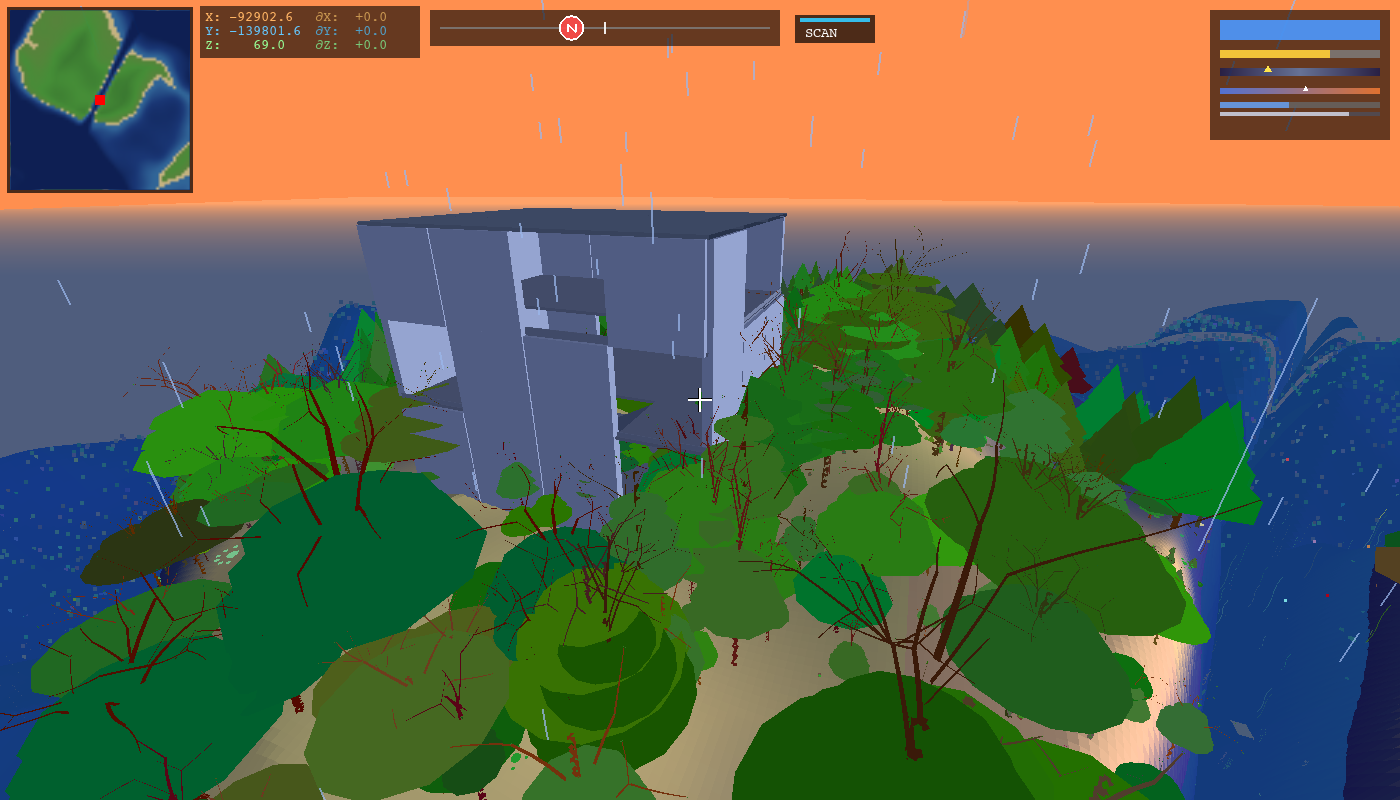The width and height of the screenshot is (1400, 800).
Task: Click the yellow triangle marker on the dark gradient slider
Action: (x=1268, y=68)
